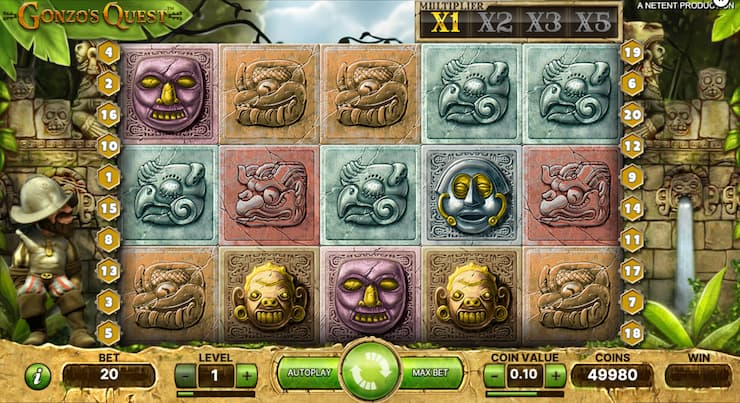Raise the coin value with plus
This screenshot has height=403, width=740.
555,376
